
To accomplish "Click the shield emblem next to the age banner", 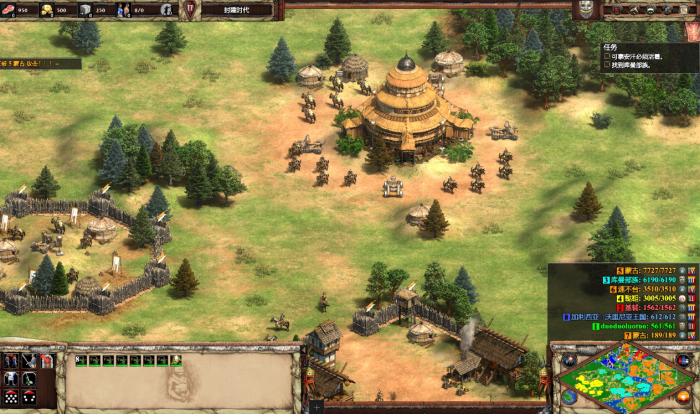I will tap(191, 10).
